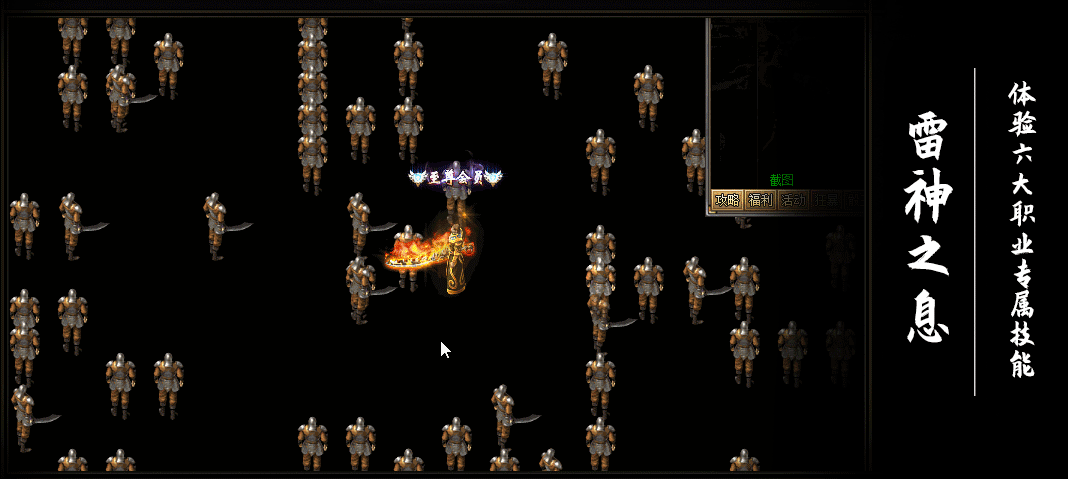Click the green 截图 screenshot link

781,180
